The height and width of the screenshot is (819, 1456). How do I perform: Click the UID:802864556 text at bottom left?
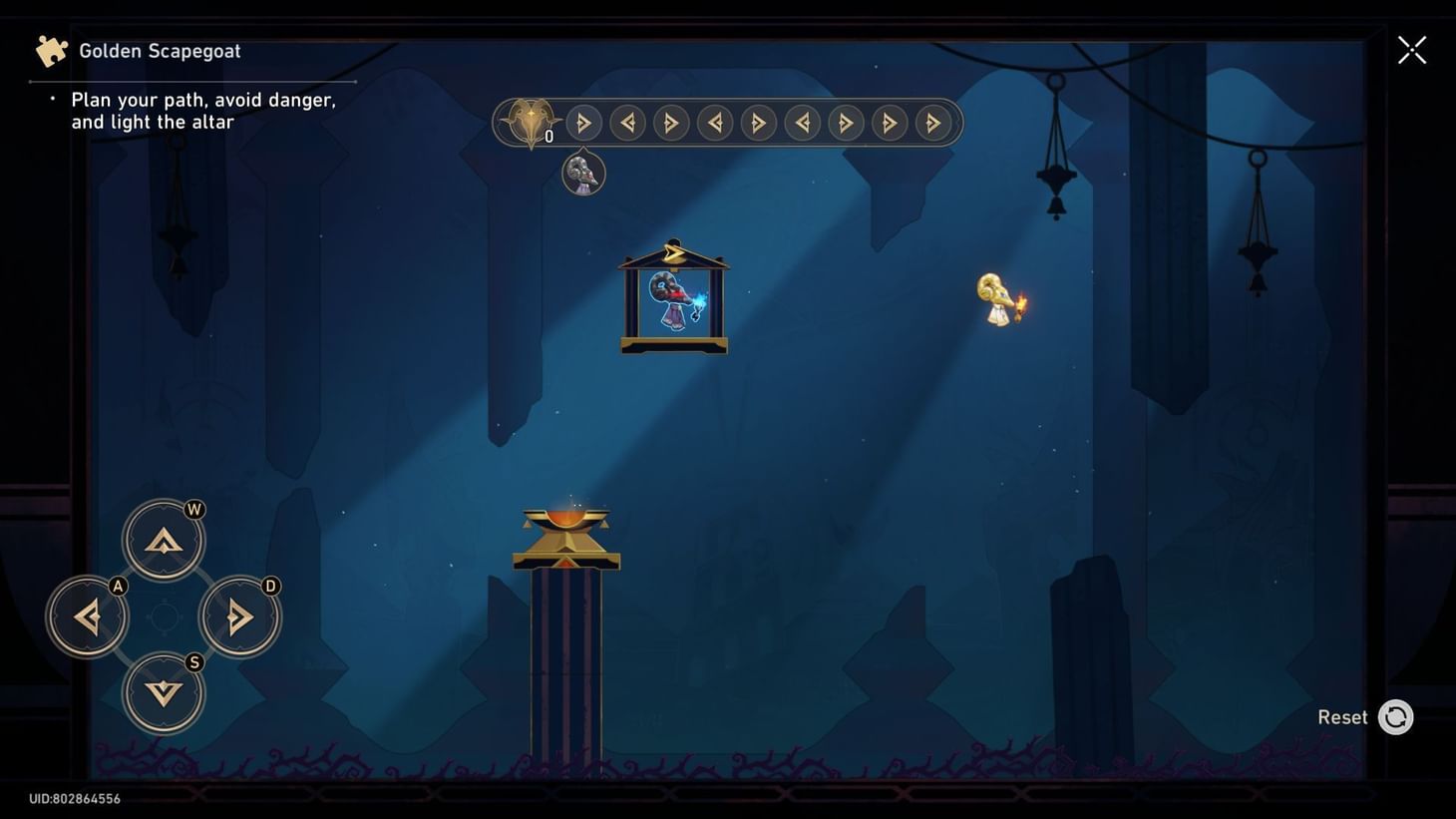tap(73, 798)
